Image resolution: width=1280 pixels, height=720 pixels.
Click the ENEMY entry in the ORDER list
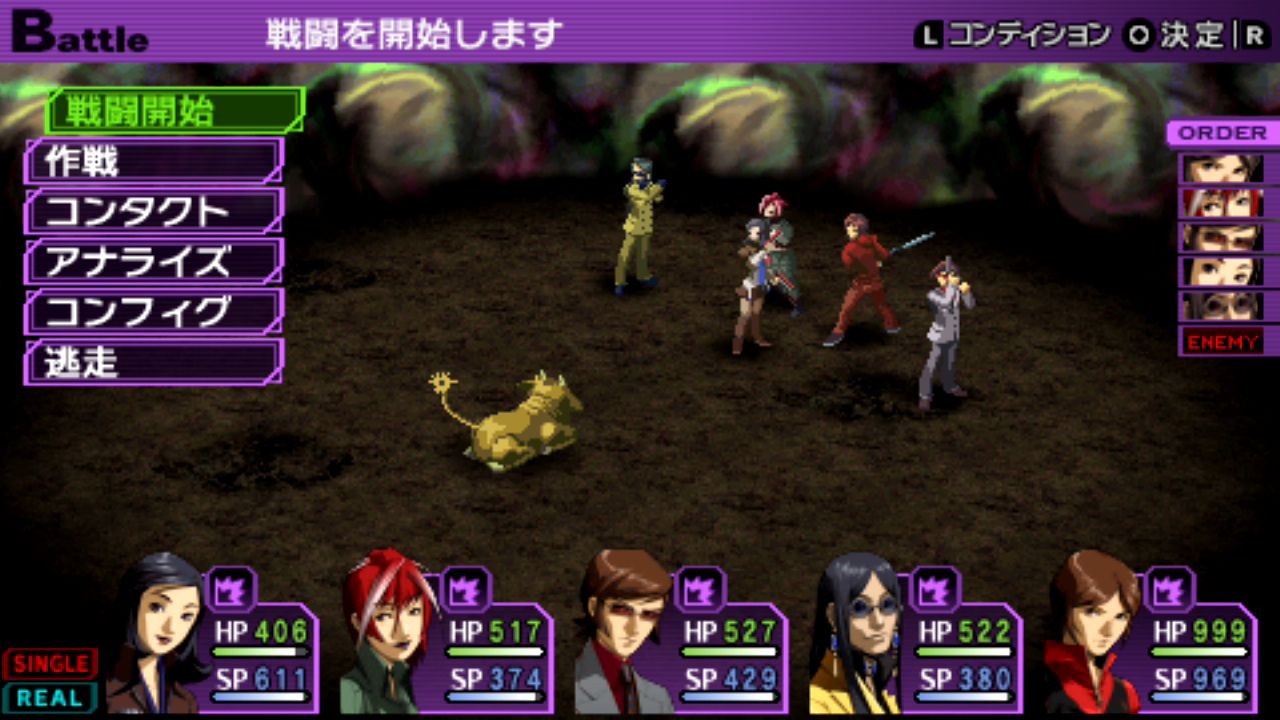(1222, 342)
